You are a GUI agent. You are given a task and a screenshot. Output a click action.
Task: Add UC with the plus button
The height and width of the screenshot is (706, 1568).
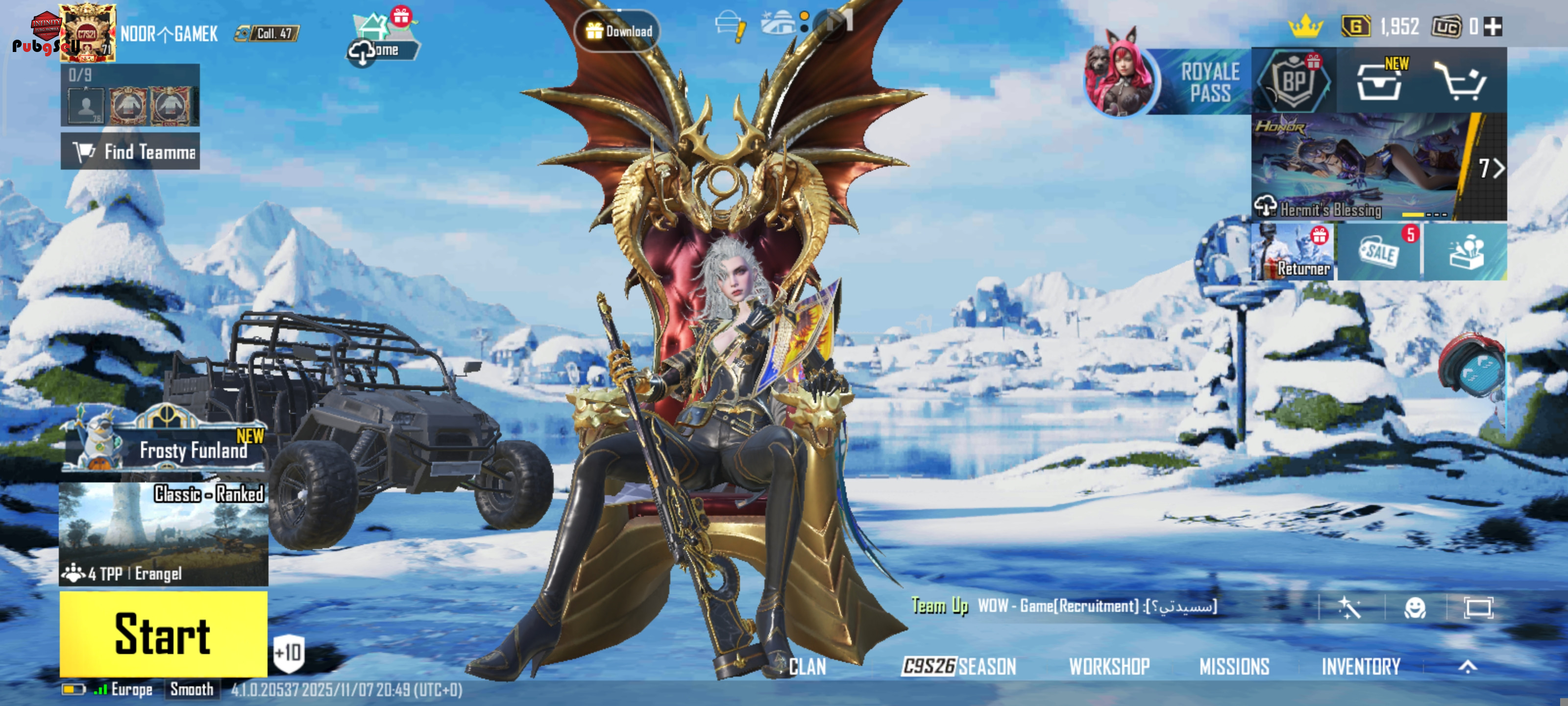coord(1493,27)
